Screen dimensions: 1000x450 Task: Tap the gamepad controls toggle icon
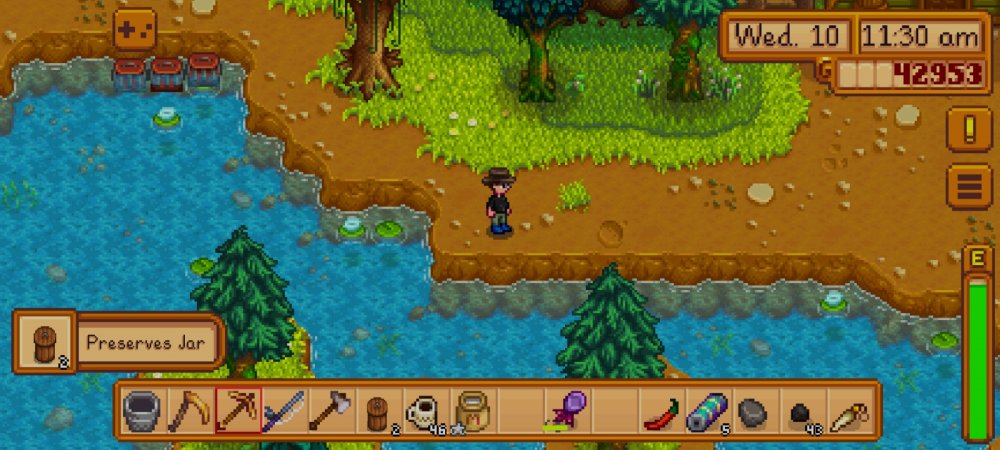coord(134,30)
